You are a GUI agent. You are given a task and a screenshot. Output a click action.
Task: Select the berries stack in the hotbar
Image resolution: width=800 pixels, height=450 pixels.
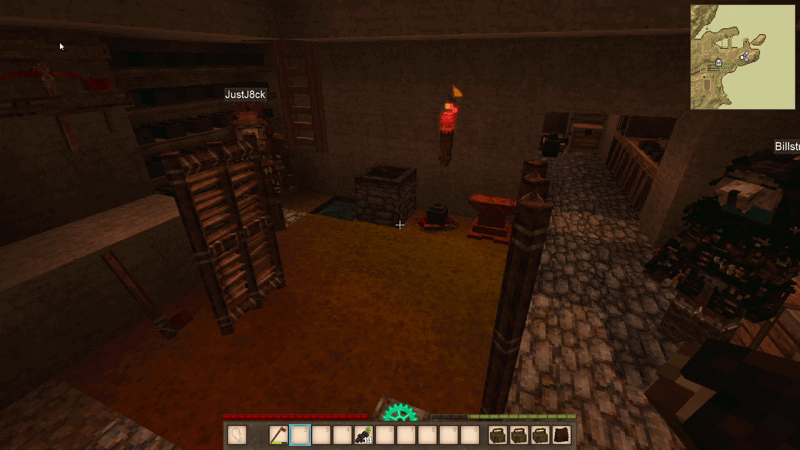tap(363, 435)
